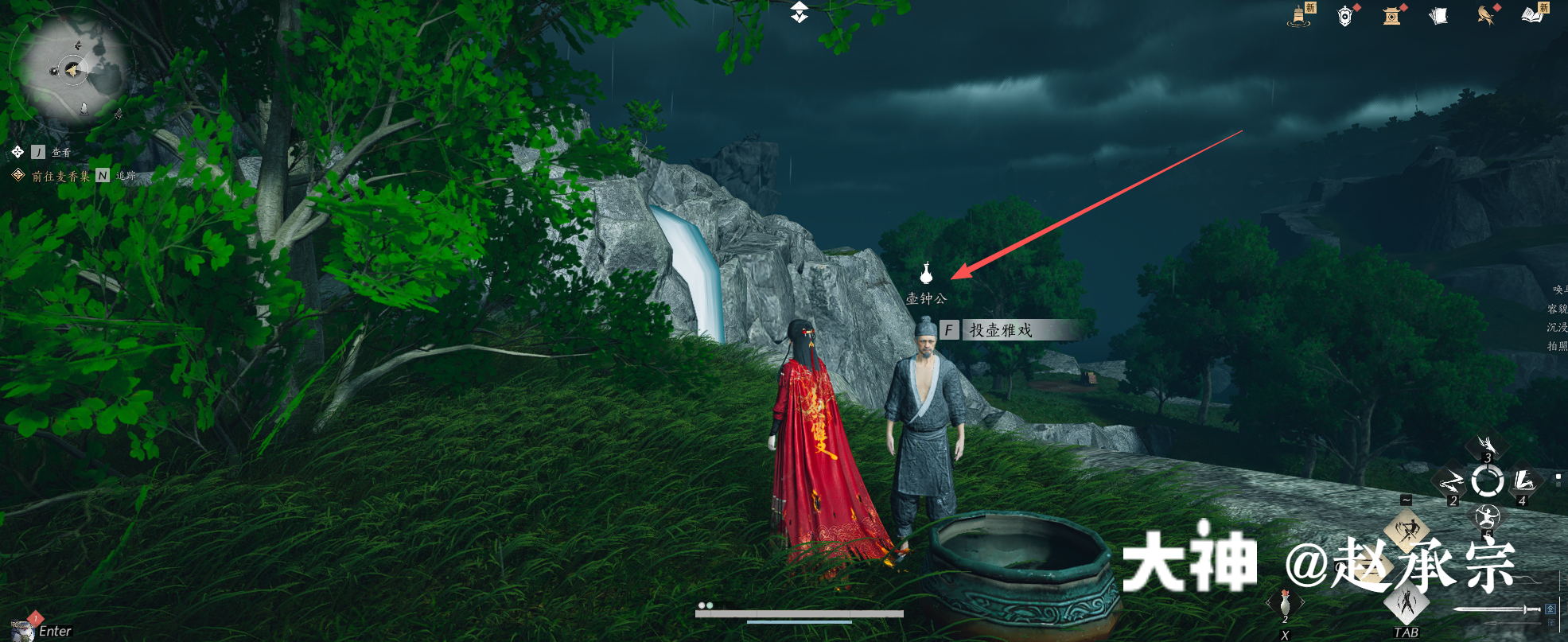Open the stacked papers icon

coord(1438,16)
